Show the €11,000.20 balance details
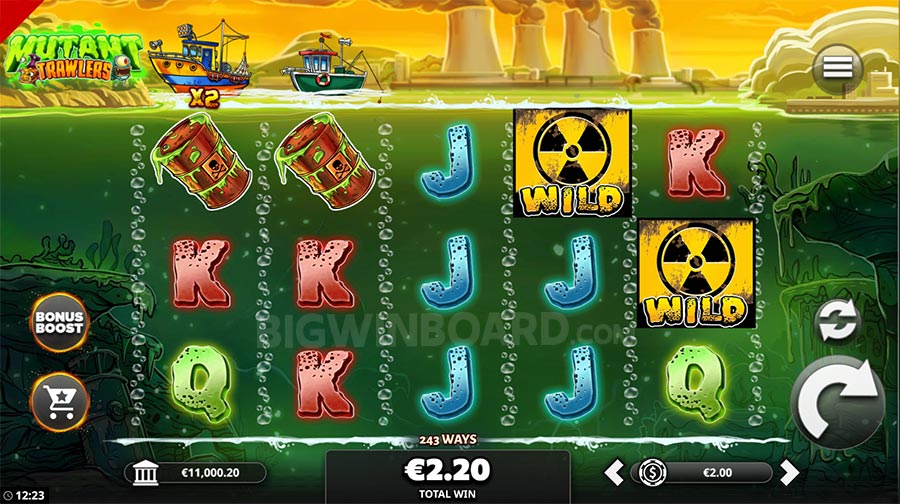The width and height of the screenshot is (900, 504). [x=197, y=473]
